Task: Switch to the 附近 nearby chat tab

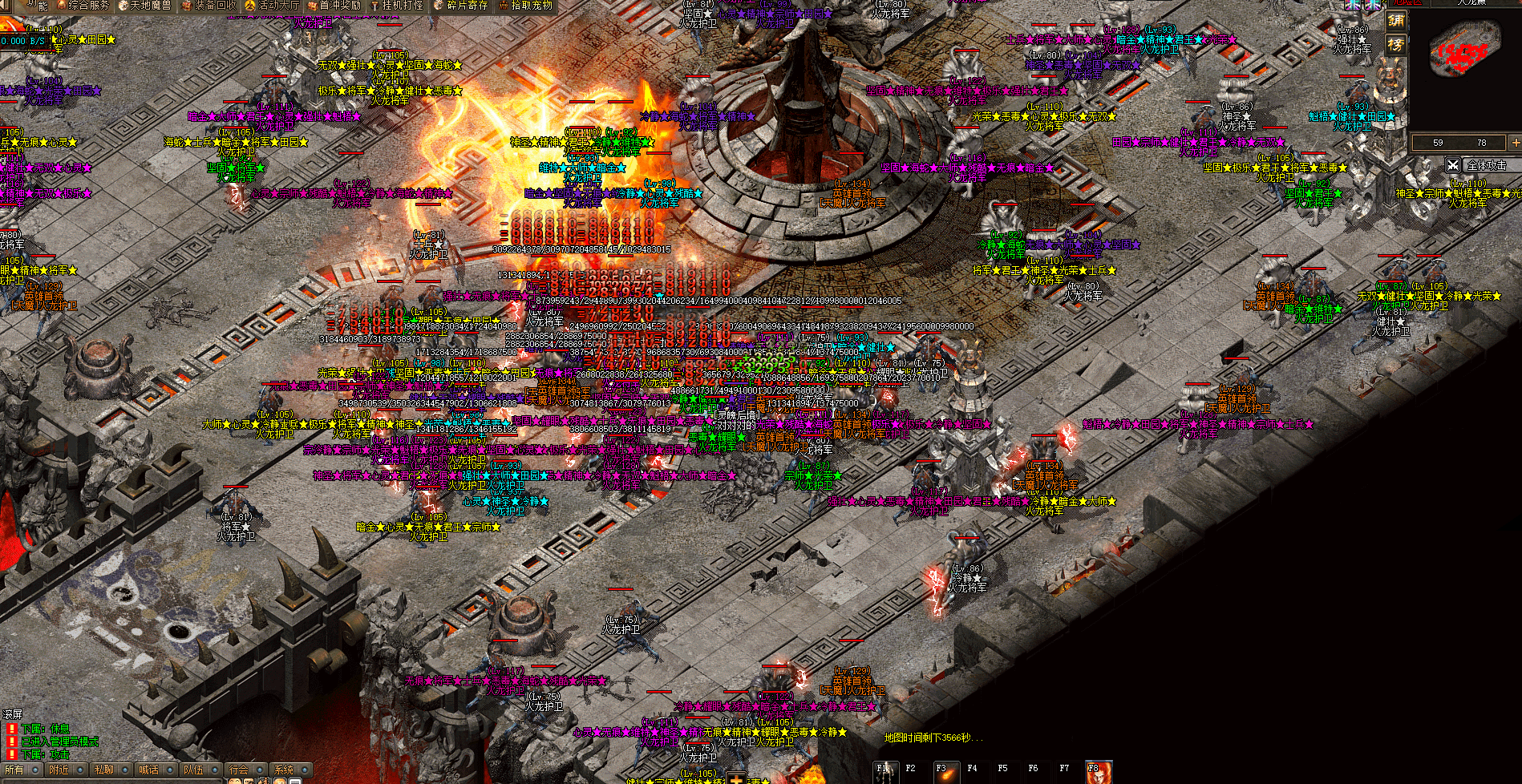Action: [x=59, y=770]
